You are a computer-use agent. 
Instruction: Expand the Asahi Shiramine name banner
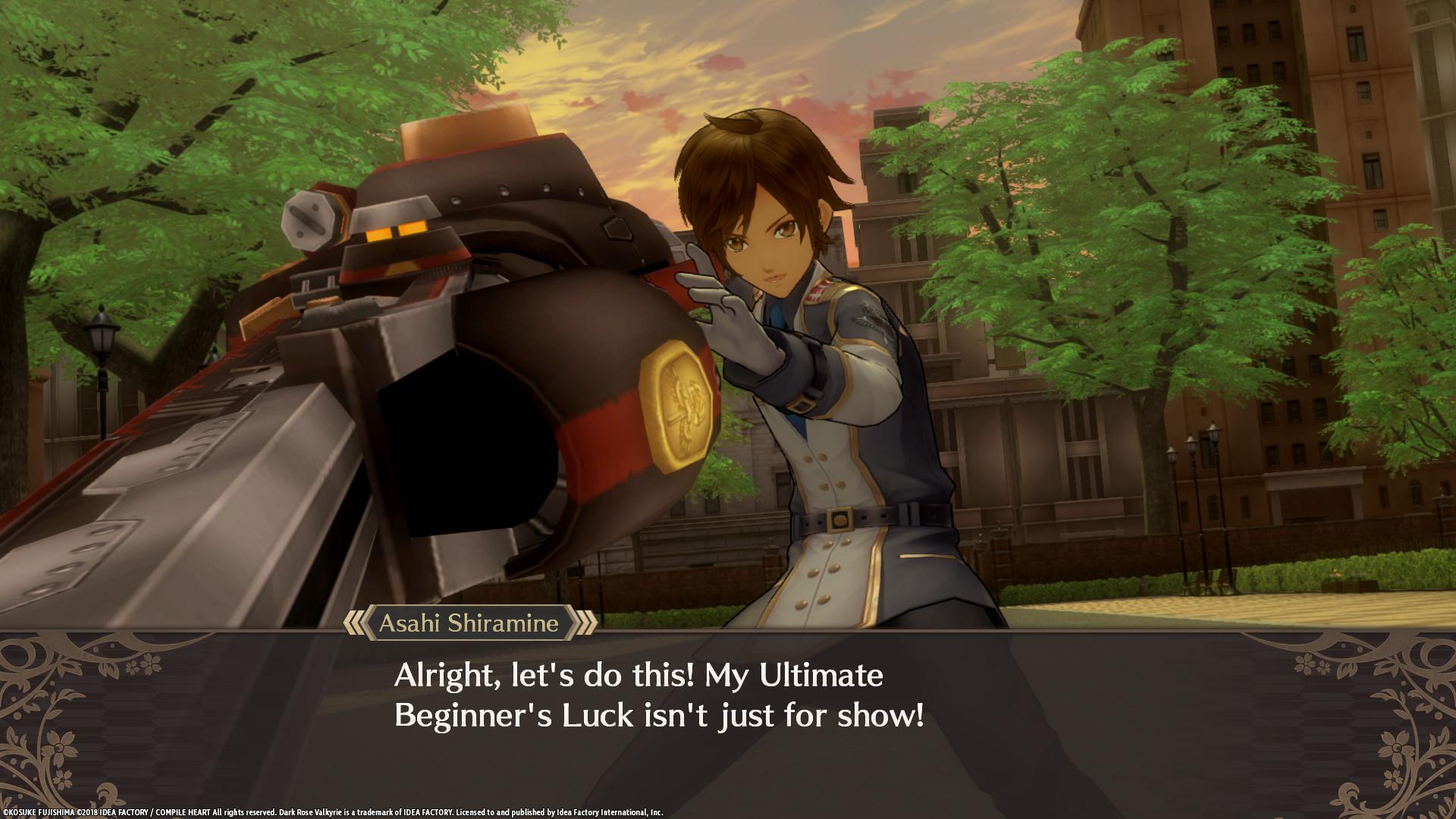tap(470, 624)
